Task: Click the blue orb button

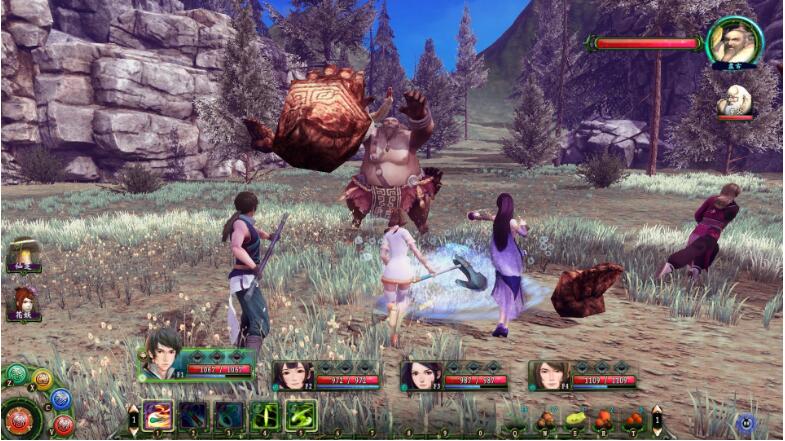Action: tap(60, 399)
